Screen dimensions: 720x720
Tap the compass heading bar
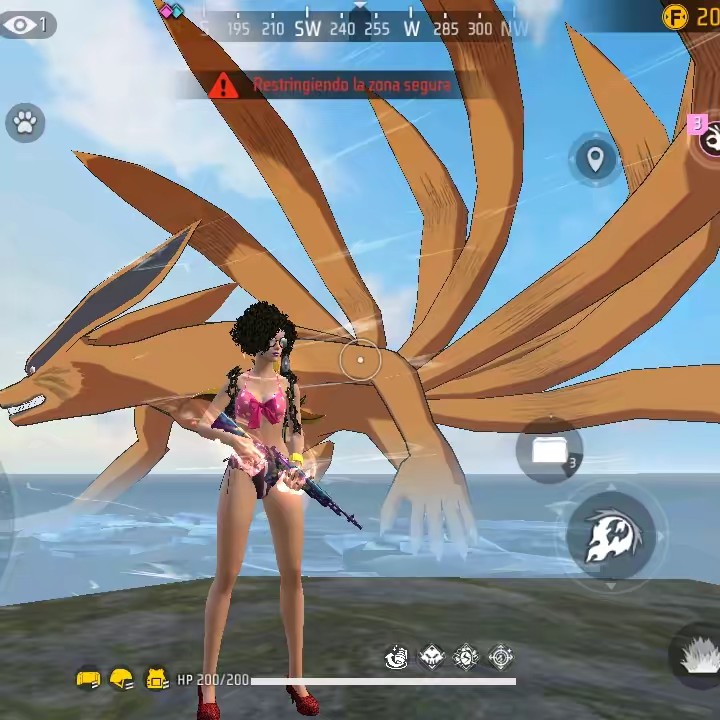[x=360, y=28]
